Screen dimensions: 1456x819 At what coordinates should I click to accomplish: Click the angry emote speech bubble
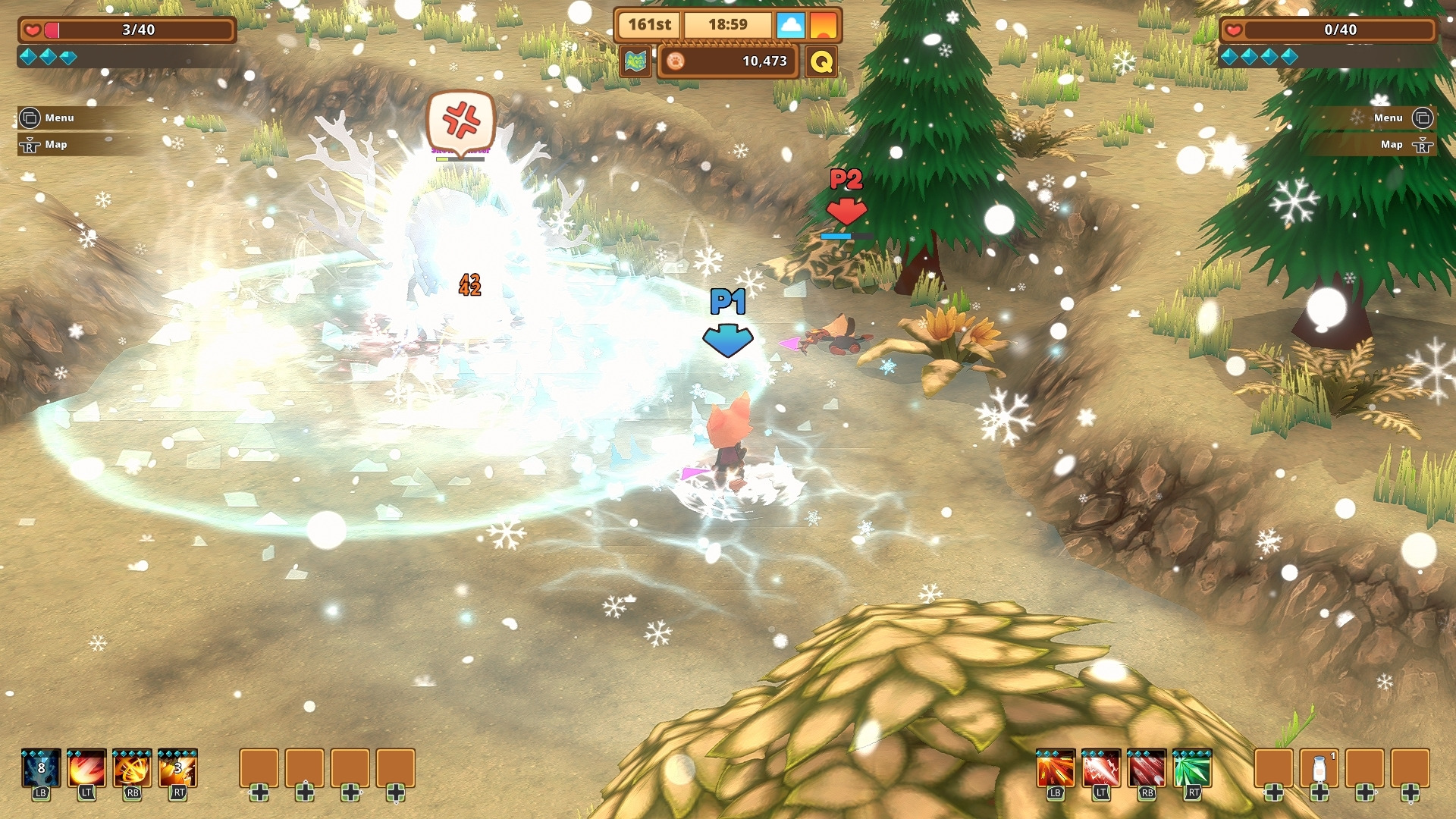tap(461, 120)
